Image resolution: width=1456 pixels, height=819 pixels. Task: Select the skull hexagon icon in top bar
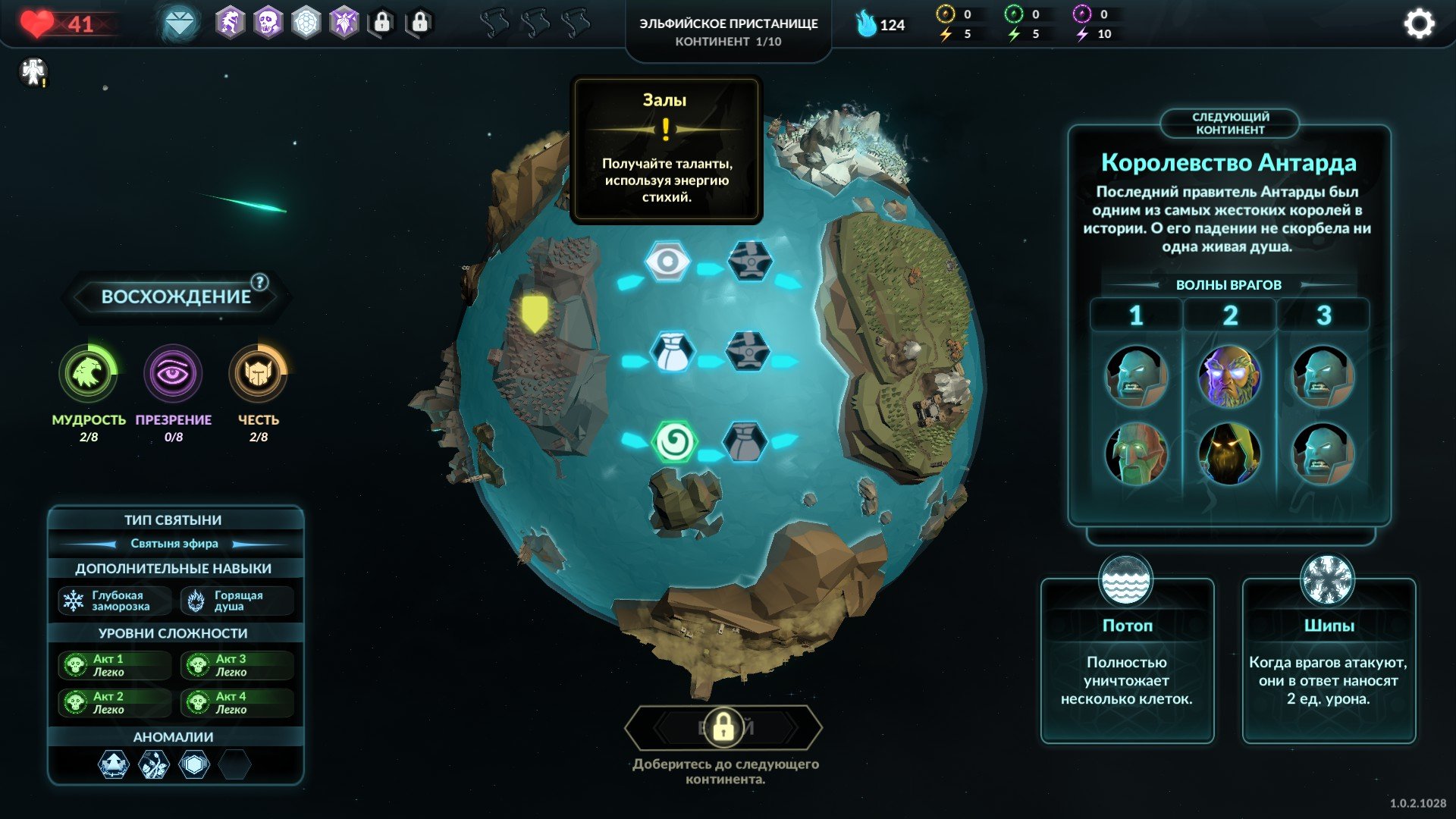268,23
